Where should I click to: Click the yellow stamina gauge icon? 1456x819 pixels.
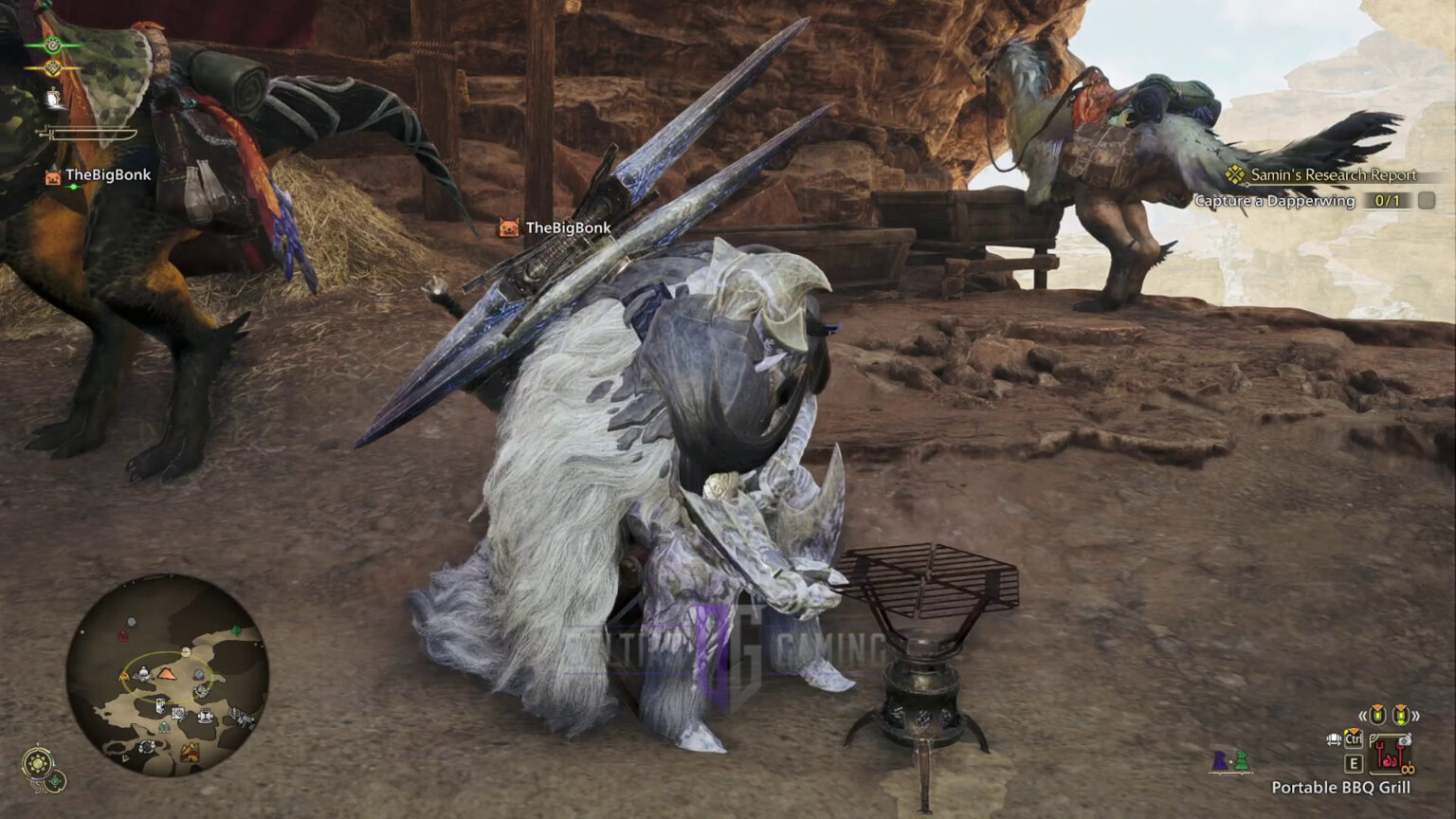52,68
